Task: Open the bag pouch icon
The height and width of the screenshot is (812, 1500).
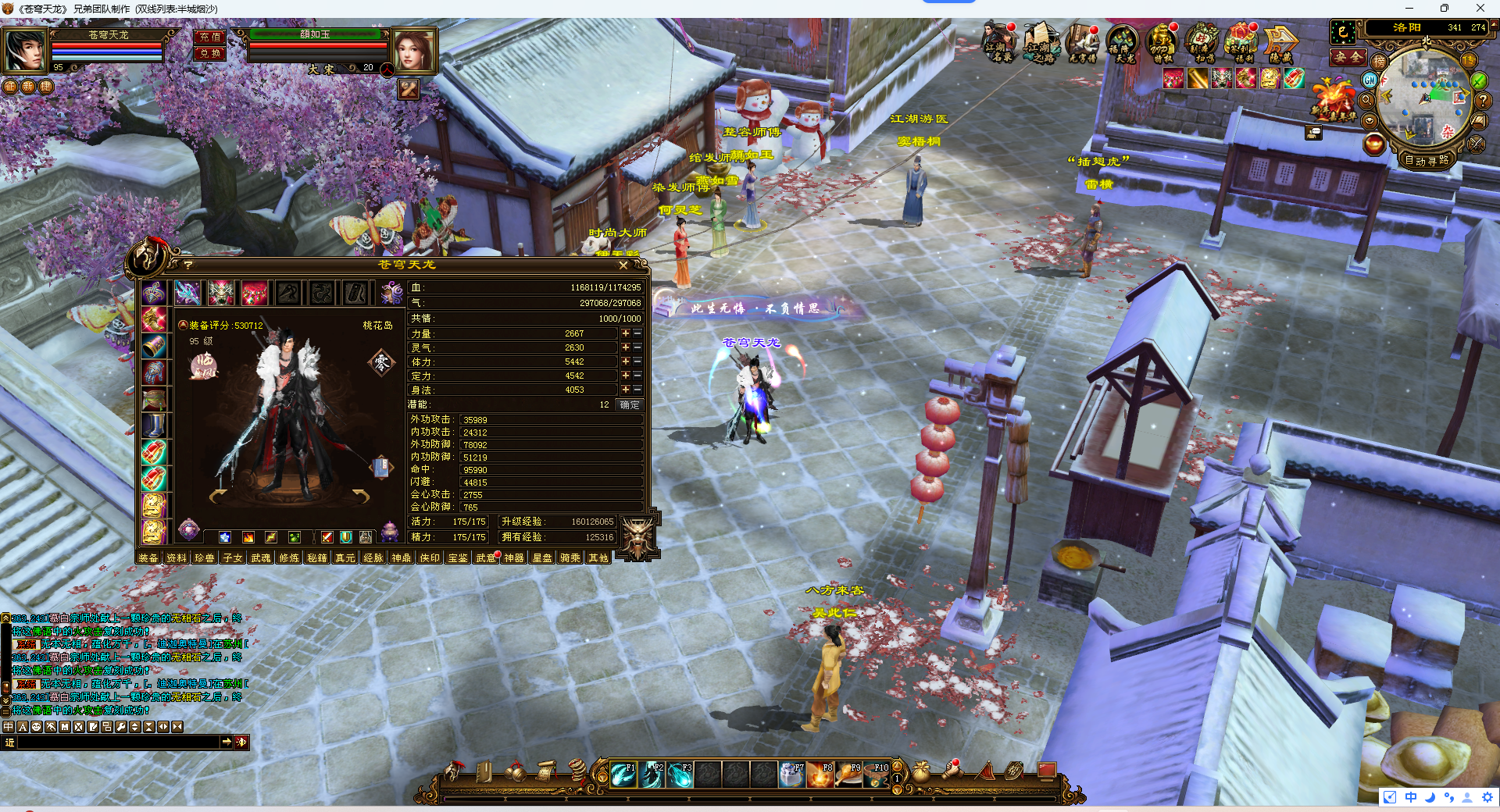Action: (x=922, y=771)
